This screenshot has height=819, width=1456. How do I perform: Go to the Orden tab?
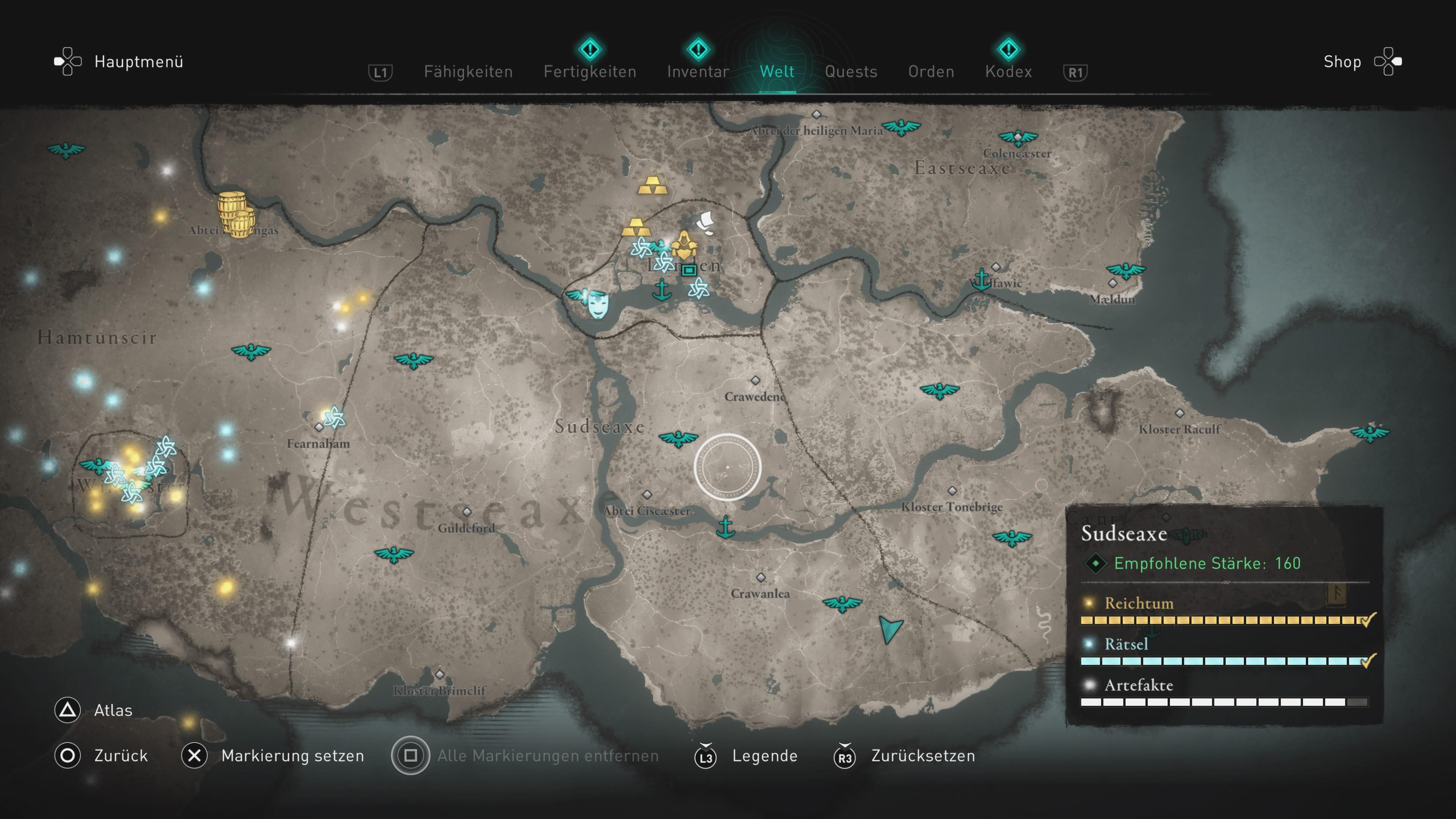pyautogui.click(x=931, y=72)
